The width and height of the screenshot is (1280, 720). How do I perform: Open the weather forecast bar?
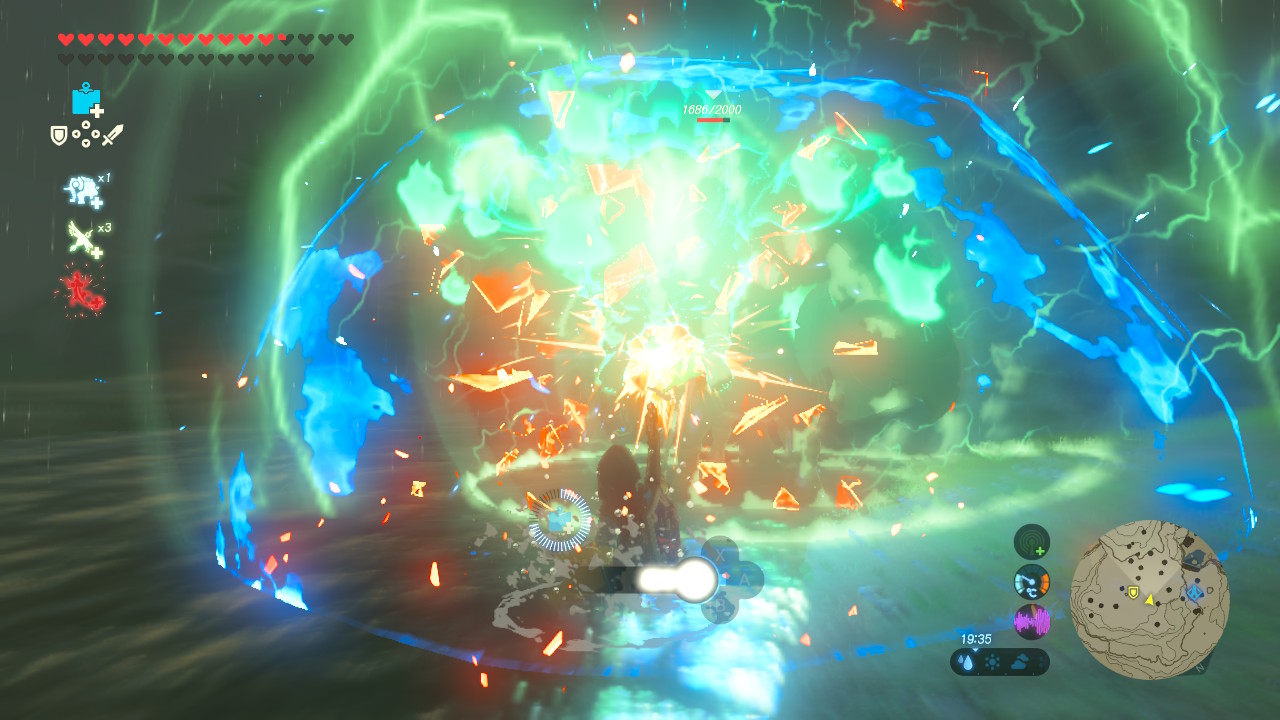tap(999, 662)
